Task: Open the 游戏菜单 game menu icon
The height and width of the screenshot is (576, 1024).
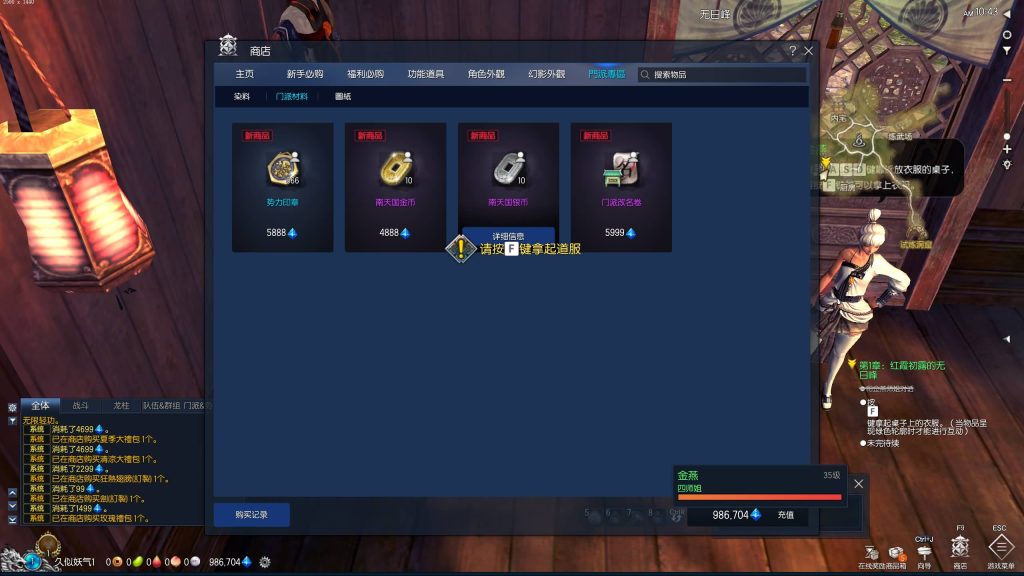Action: click(1000, 546)
